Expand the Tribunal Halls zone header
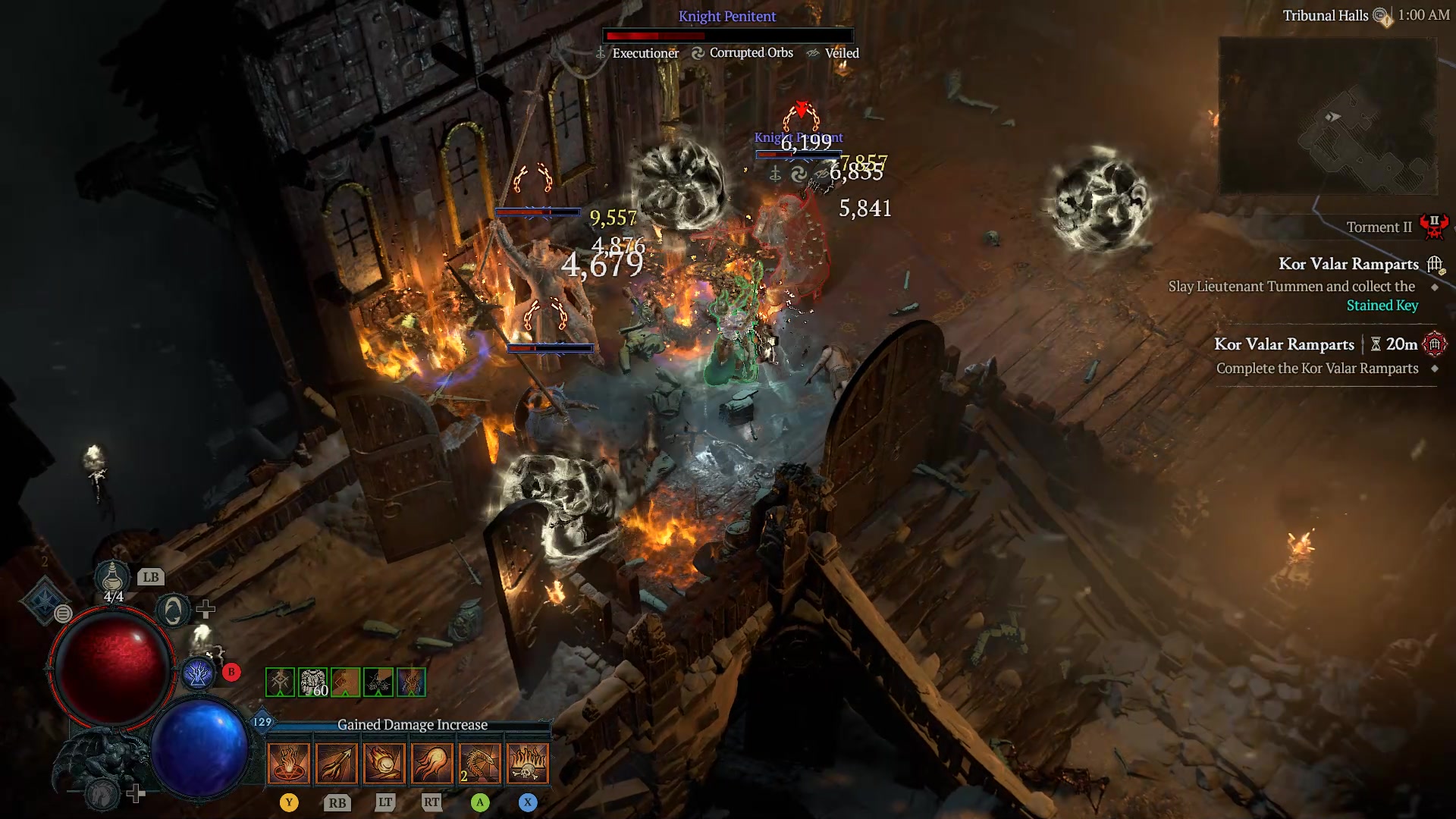Image resolution: width=1456 pixels, height=819 pixels. [1326, 15]
